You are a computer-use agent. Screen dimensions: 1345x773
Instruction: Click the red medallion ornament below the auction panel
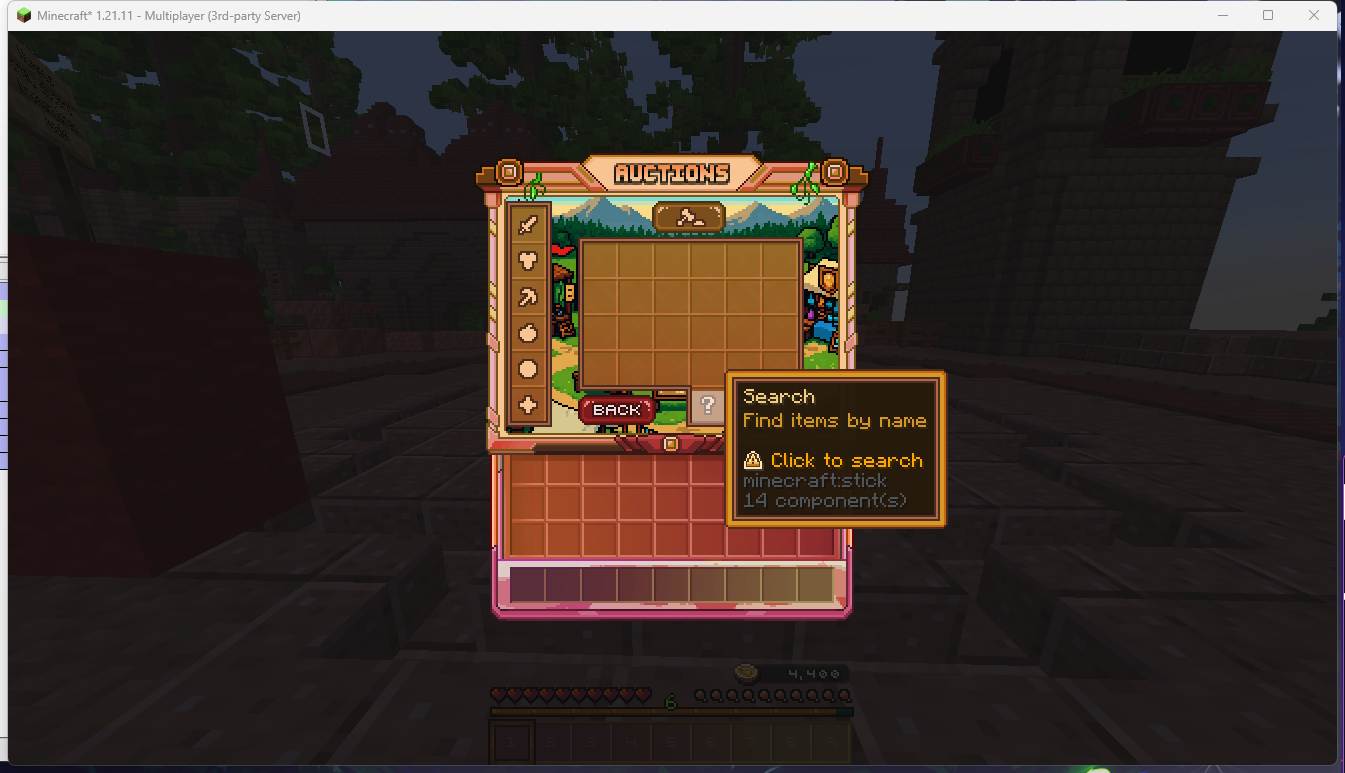[x=670, y=443]
